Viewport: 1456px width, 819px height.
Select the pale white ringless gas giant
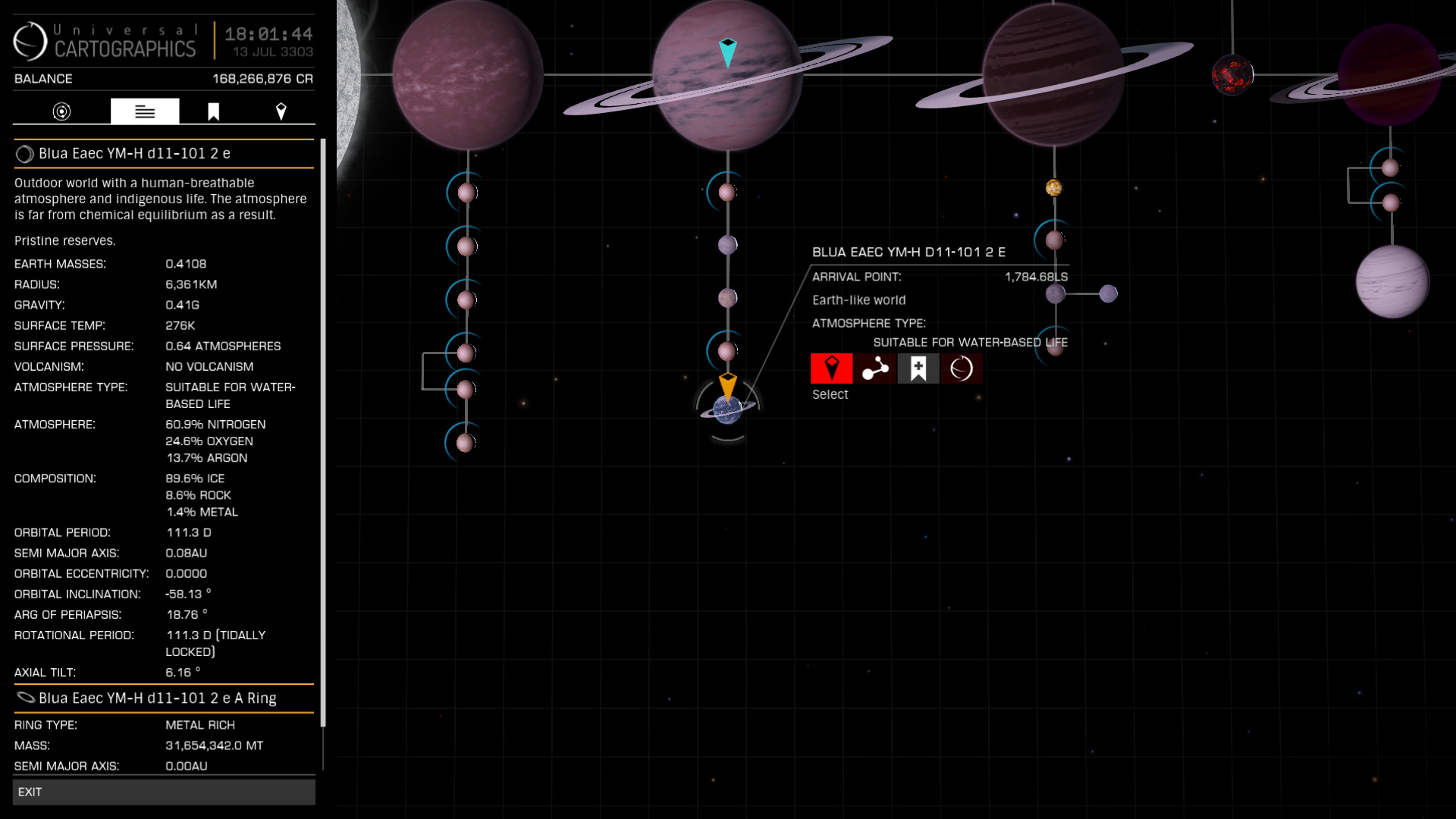[x=1392, y=282]
